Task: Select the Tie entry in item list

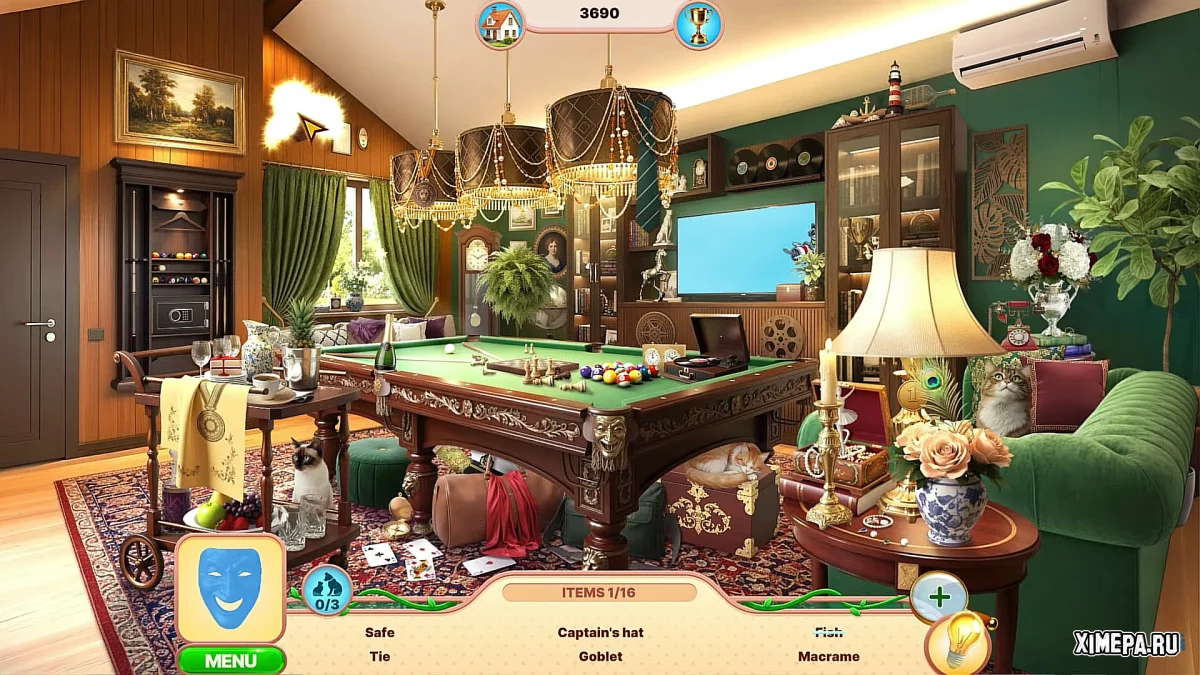Action: [380, 657]
